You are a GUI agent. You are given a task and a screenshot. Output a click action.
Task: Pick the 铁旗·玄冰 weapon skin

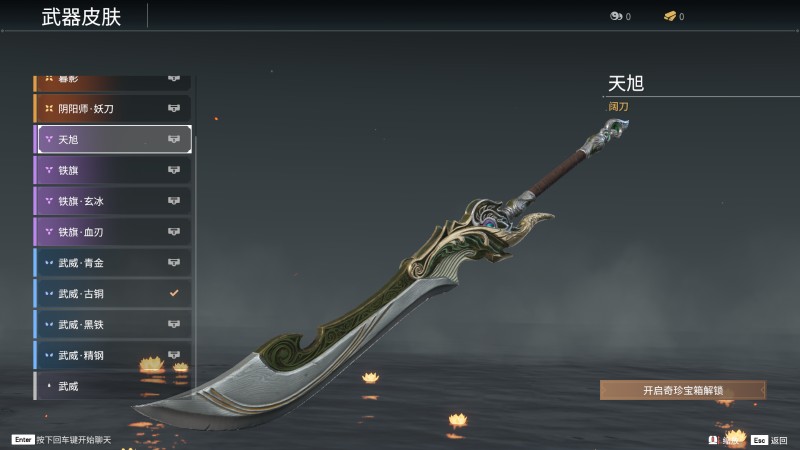(x=112, y=201)
